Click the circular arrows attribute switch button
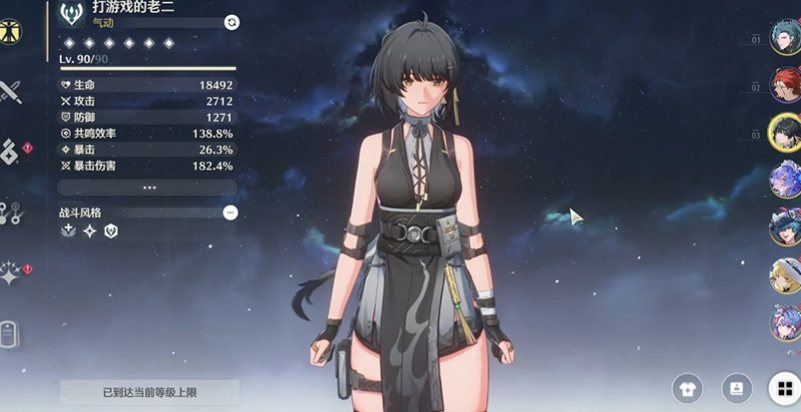801x412 pixels. [x=232, y=22]
